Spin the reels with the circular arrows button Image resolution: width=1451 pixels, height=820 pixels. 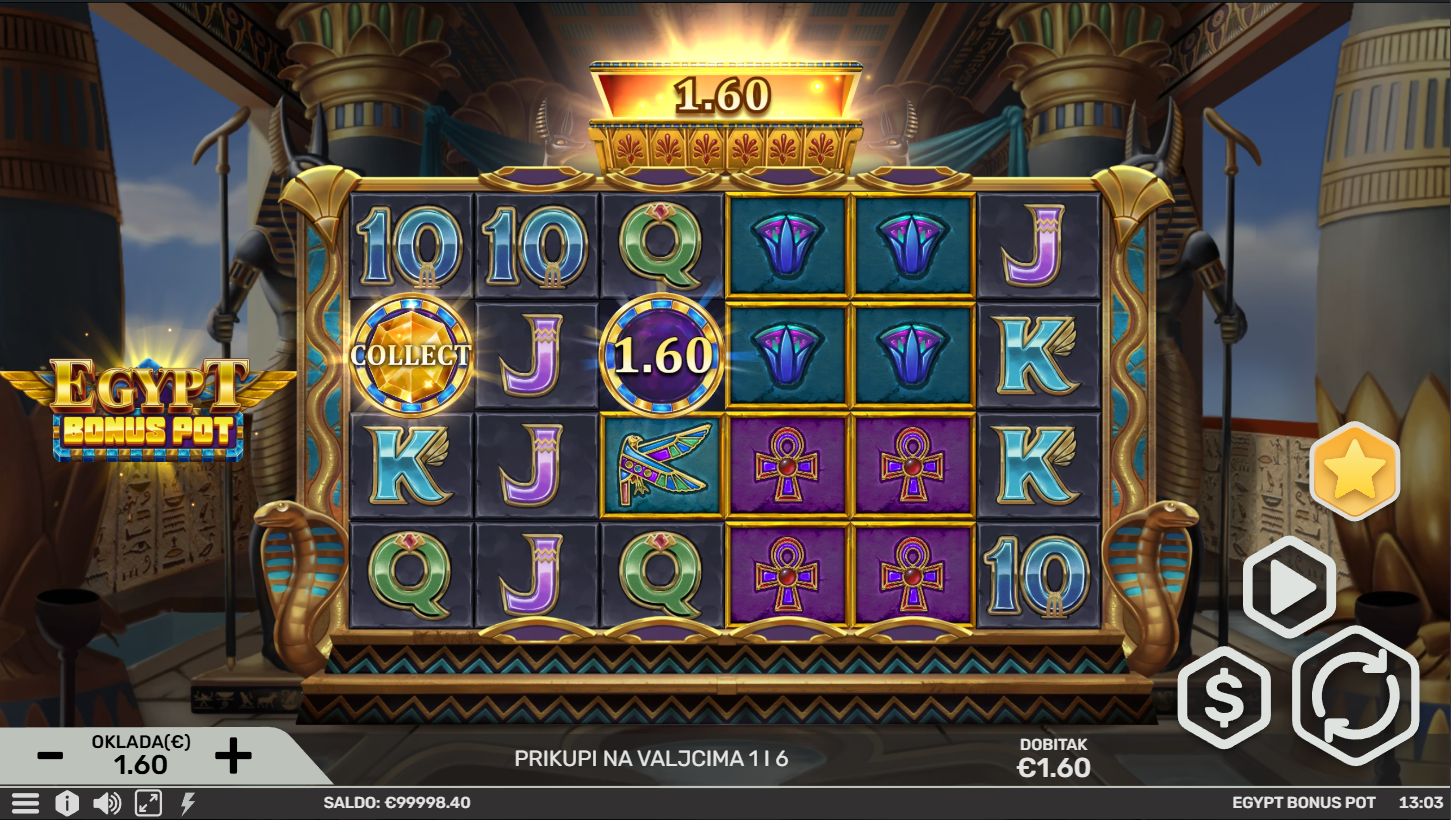point(1355,696)
